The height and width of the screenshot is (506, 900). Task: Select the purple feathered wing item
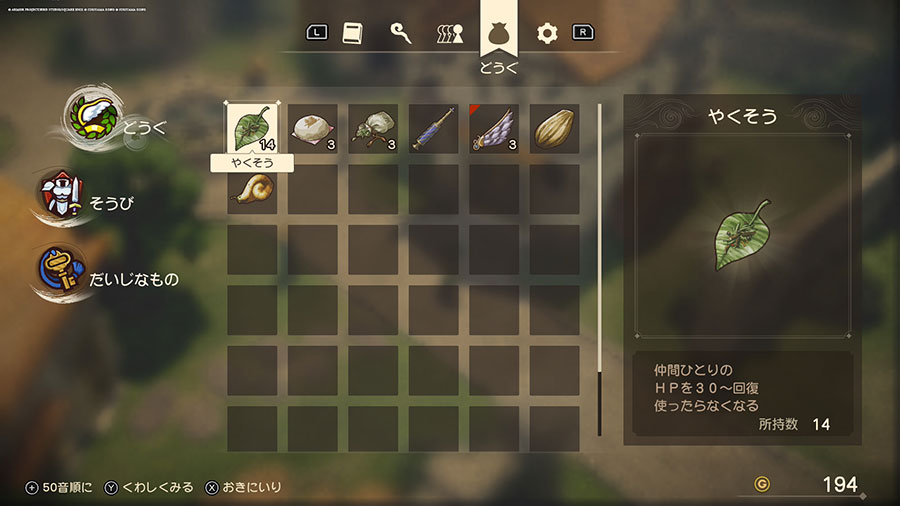tap(494, 129)
